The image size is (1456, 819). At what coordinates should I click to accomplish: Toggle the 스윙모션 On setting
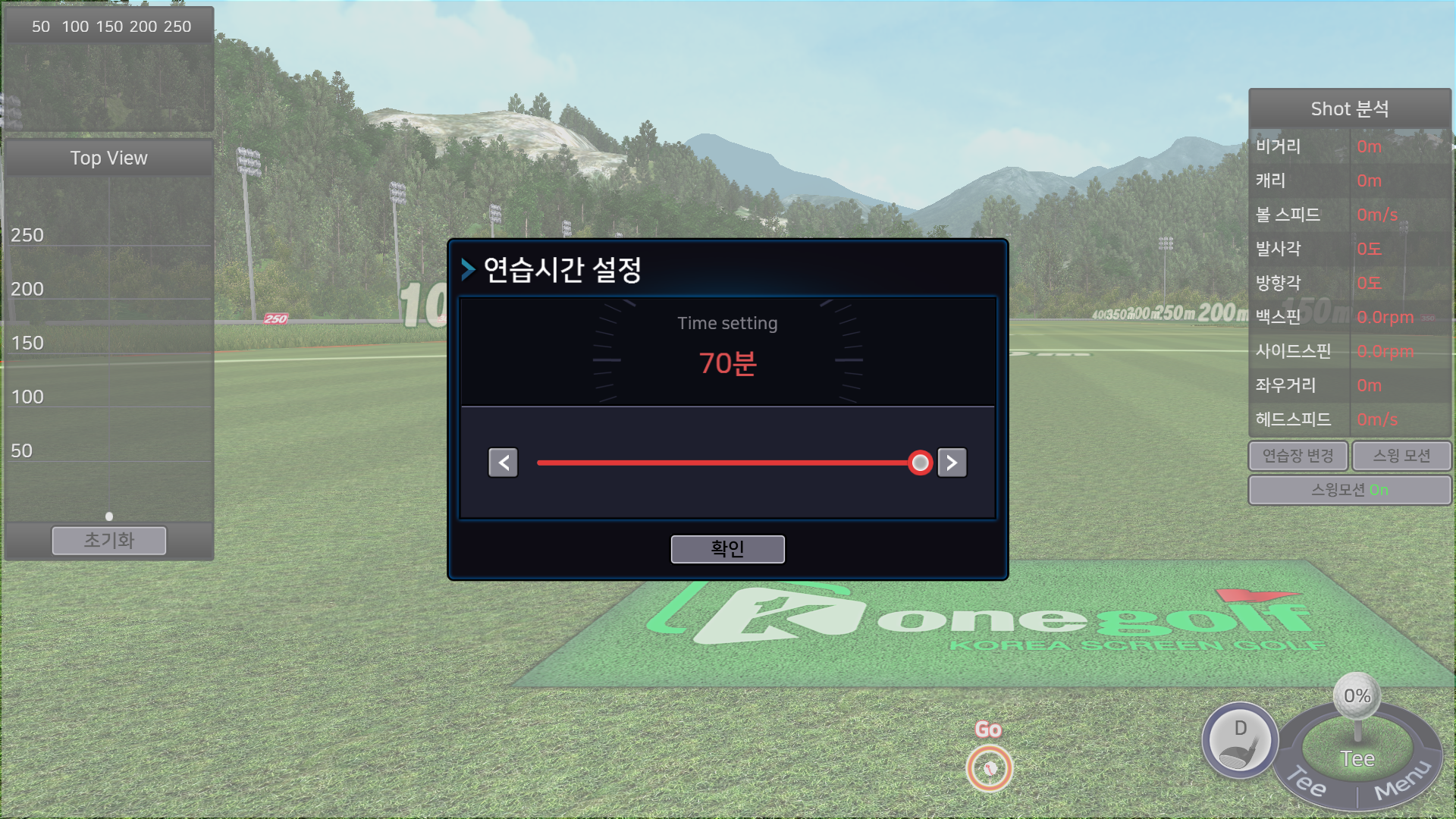[1350, 490]
